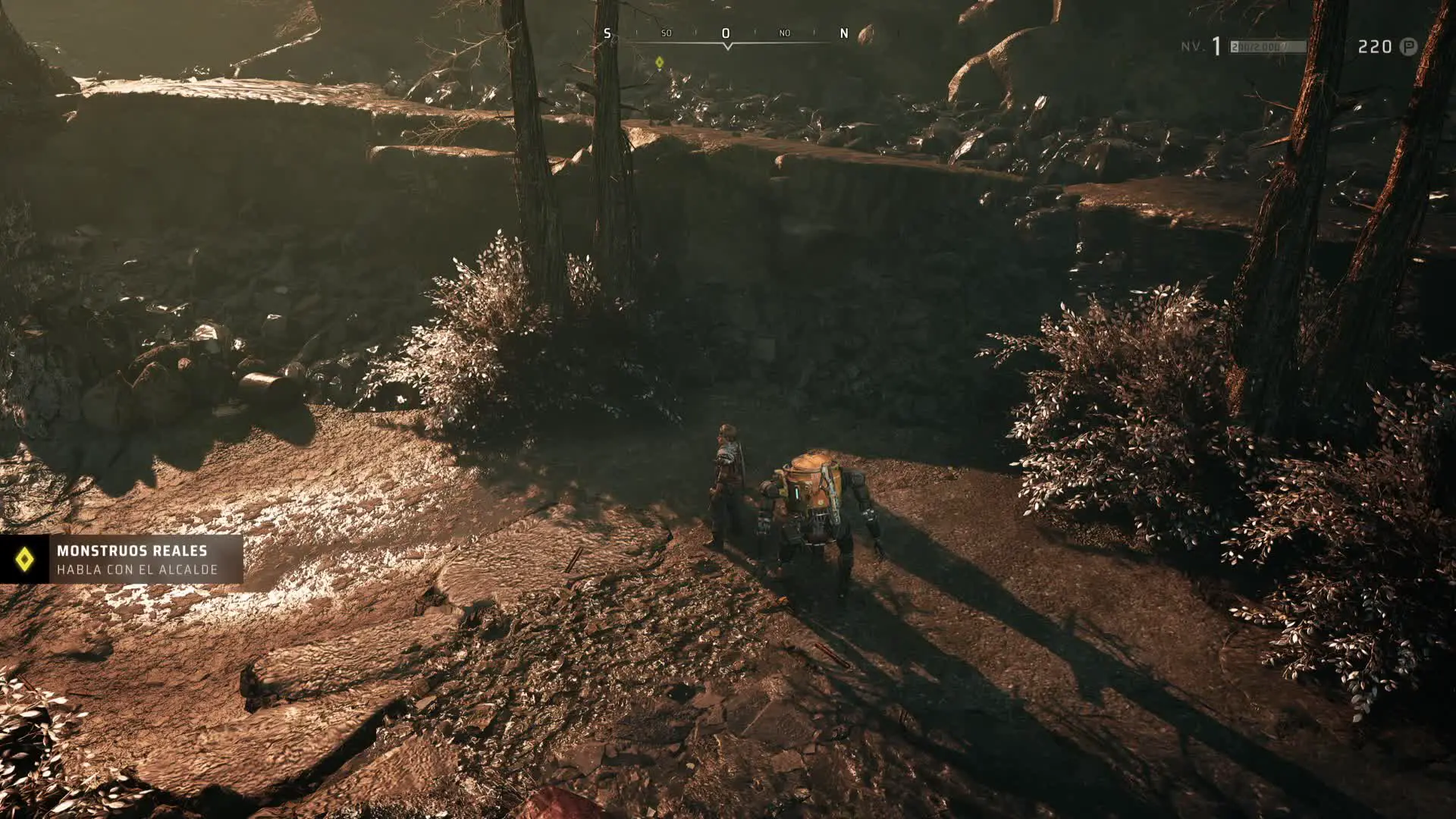Click the yellow diamond quest icon
Image resolution: width=1456 pixels, height=819 pixels.
24,560
